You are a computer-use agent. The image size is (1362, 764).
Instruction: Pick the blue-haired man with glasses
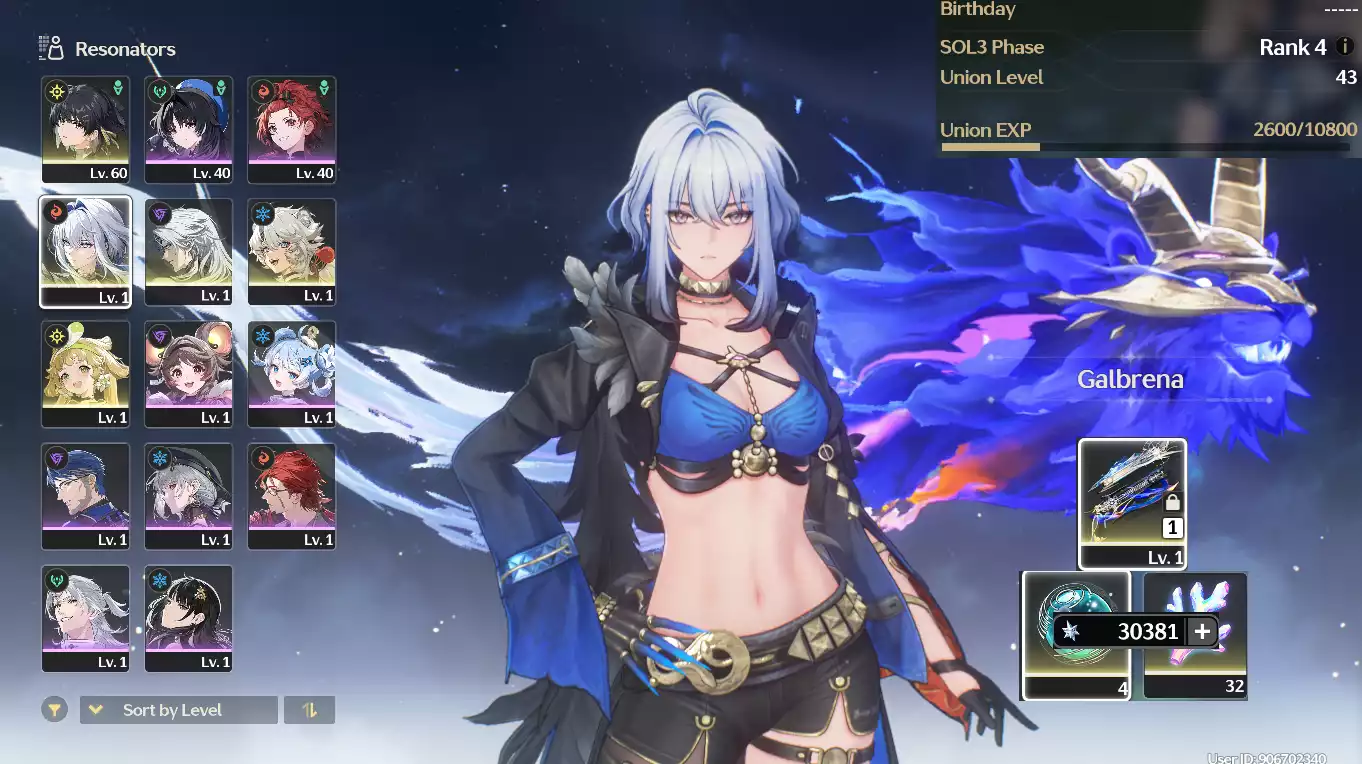point(86,496)
